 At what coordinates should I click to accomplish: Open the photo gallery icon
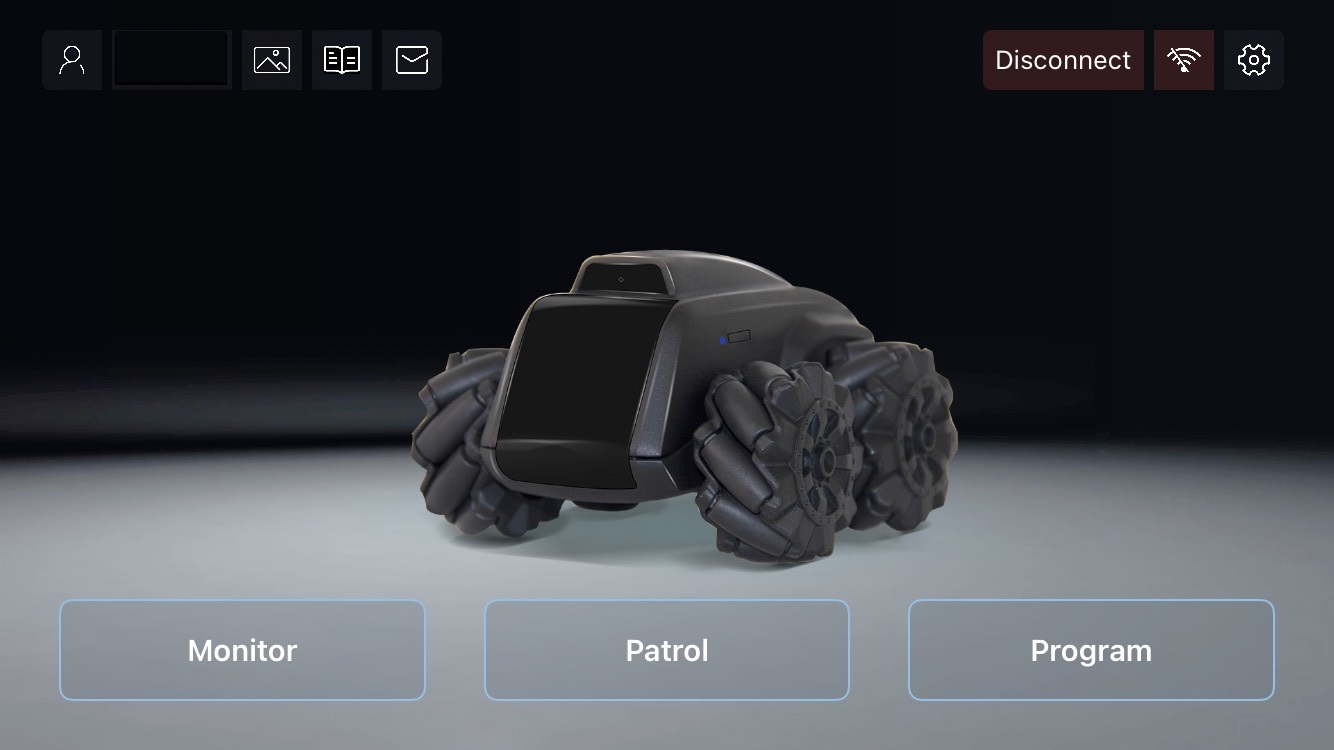pyautogui.click(x=272, y=60)
